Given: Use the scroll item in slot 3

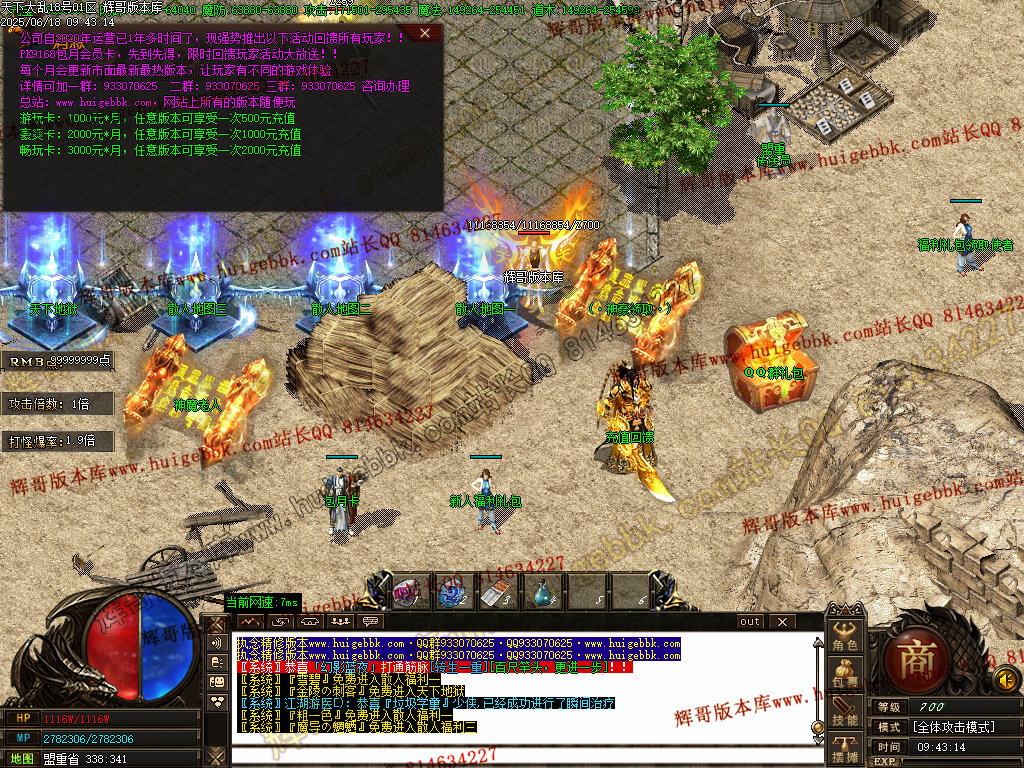Looking at the screenshot, I should coord(496,593).
